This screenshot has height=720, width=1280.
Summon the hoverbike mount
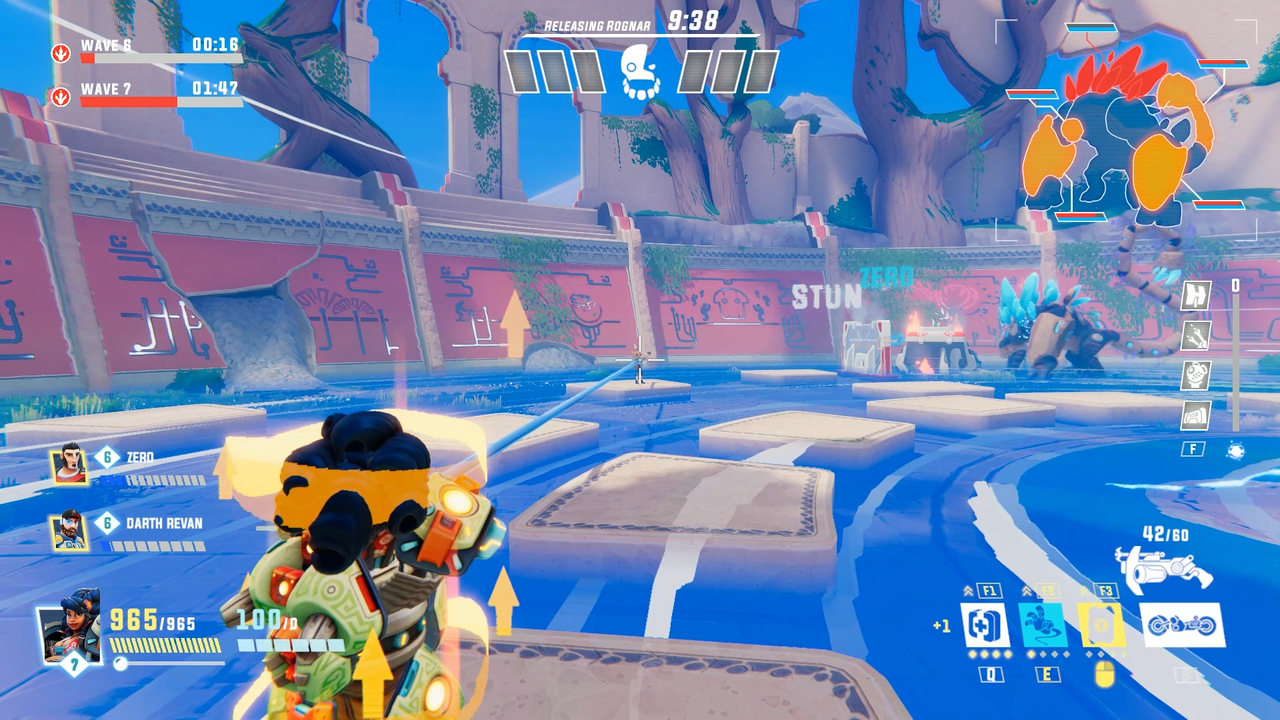click(x=1183, y=625)
